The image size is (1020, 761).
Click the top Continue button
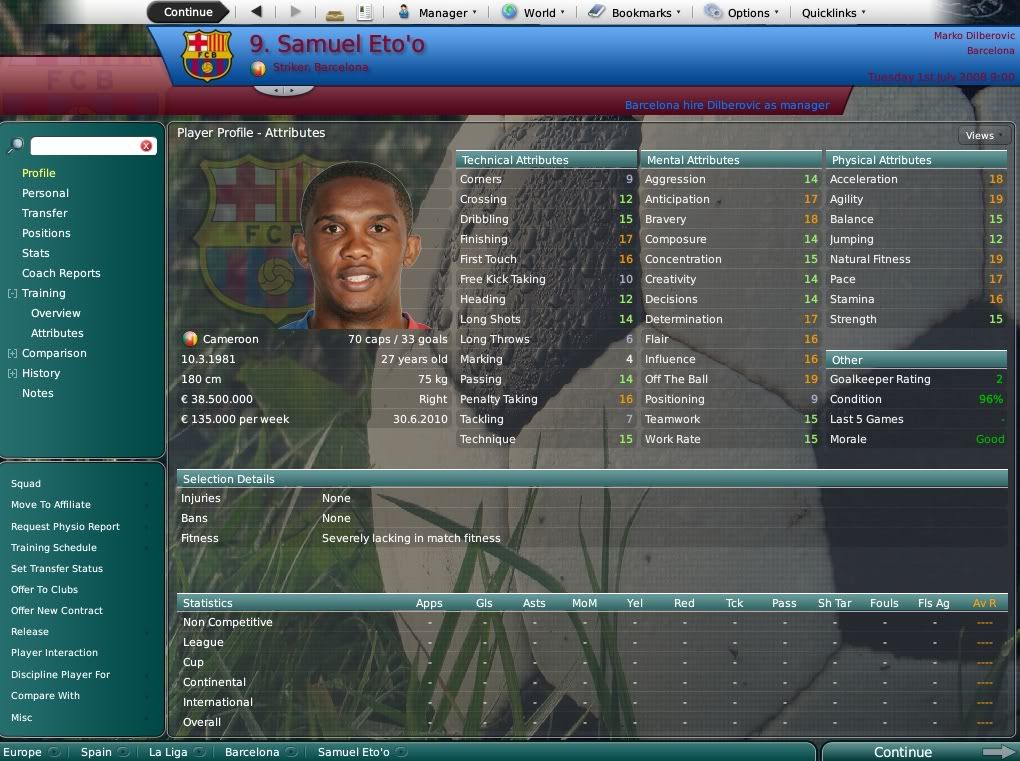tap(188, 12)
